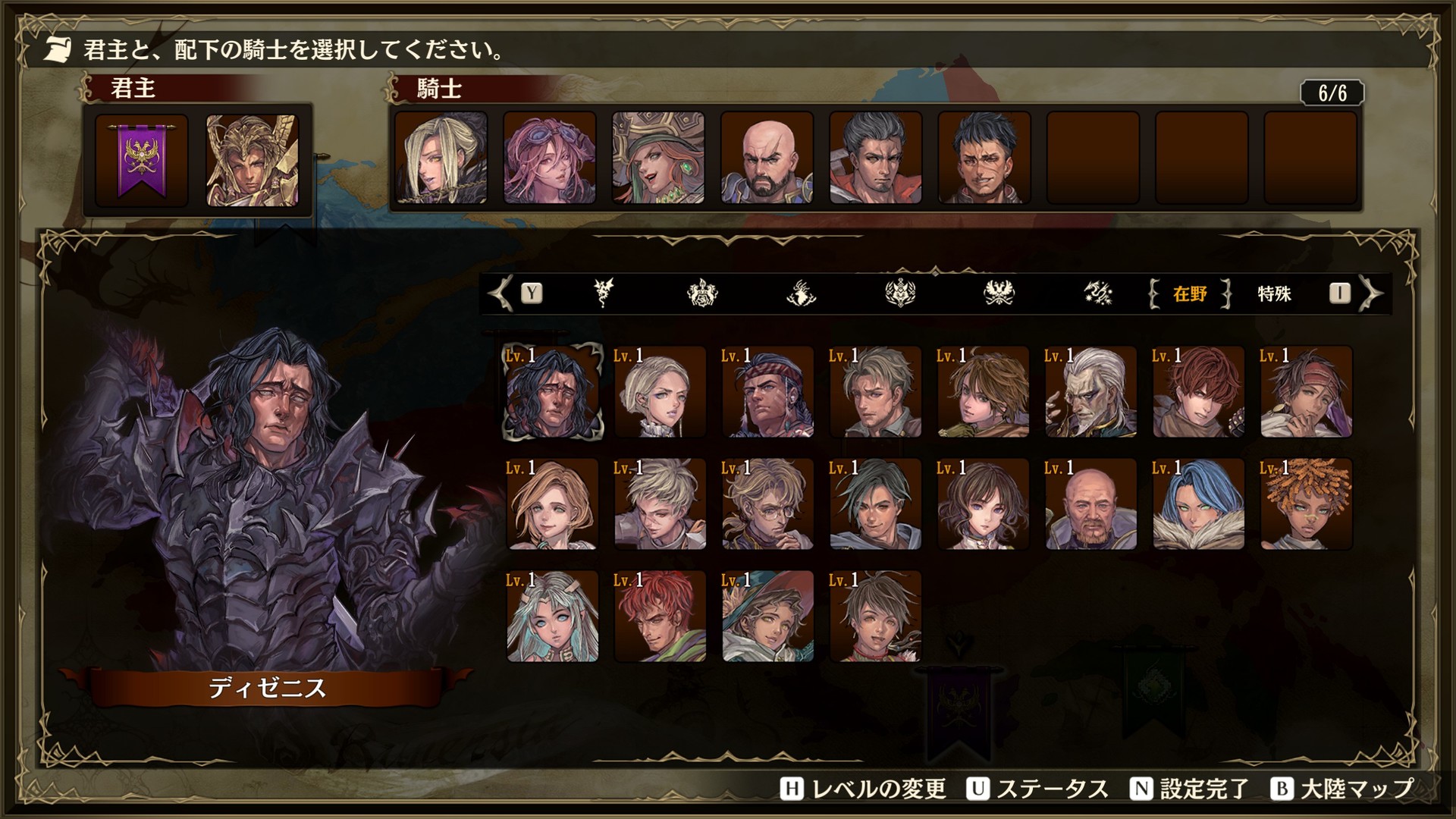Screen dimensions: 1456x819
Task: Select the highlighted ディゼニス portrait in the grid
Action: click(x=552, y=393)
